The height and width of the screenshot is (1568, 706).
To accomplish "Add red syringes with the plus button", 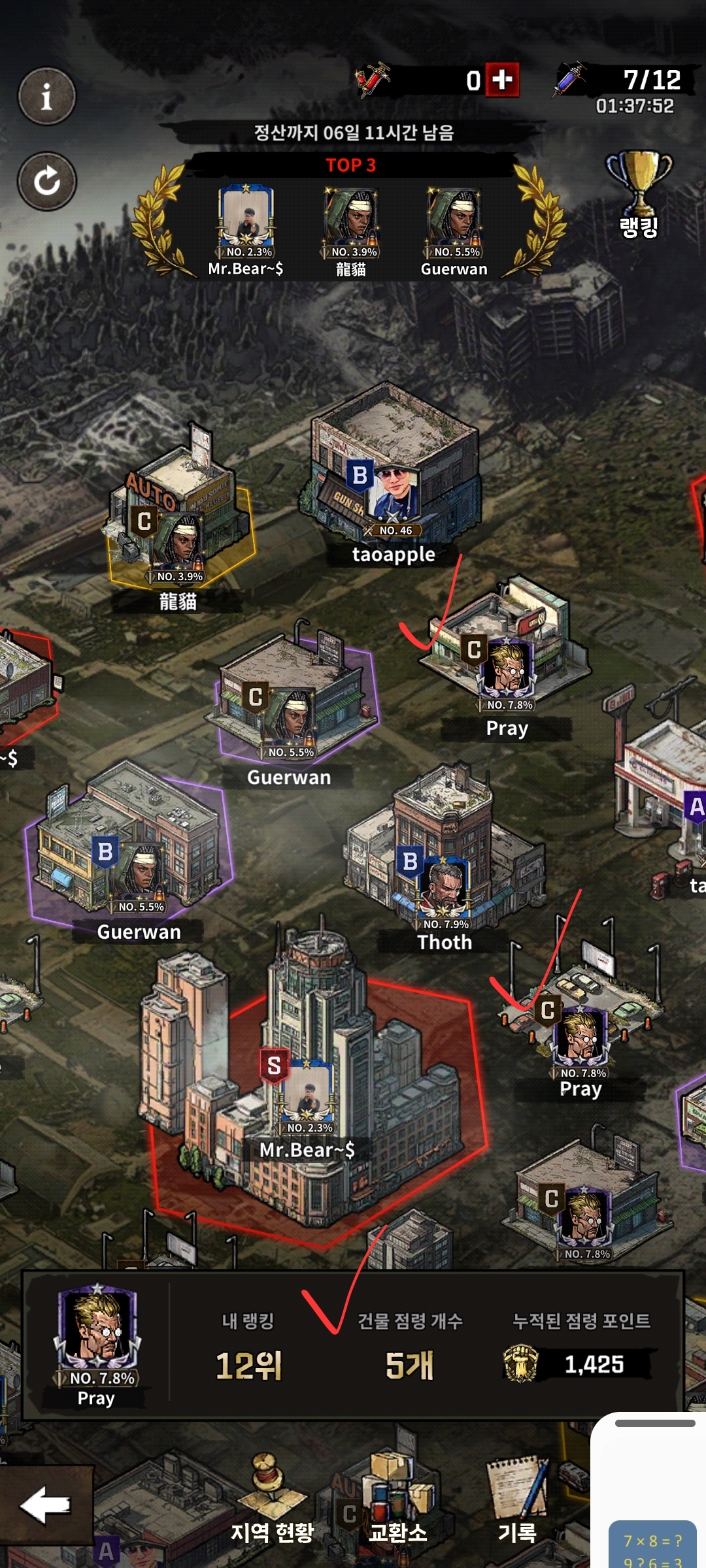I will 502,80.
